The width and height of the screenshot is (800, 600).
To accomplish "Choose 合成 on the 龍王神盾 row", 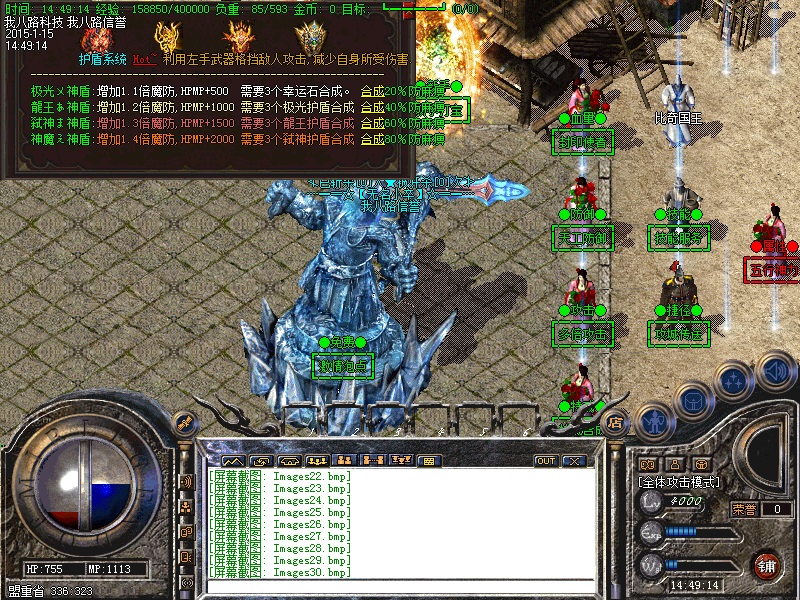I will click(372, 108).
